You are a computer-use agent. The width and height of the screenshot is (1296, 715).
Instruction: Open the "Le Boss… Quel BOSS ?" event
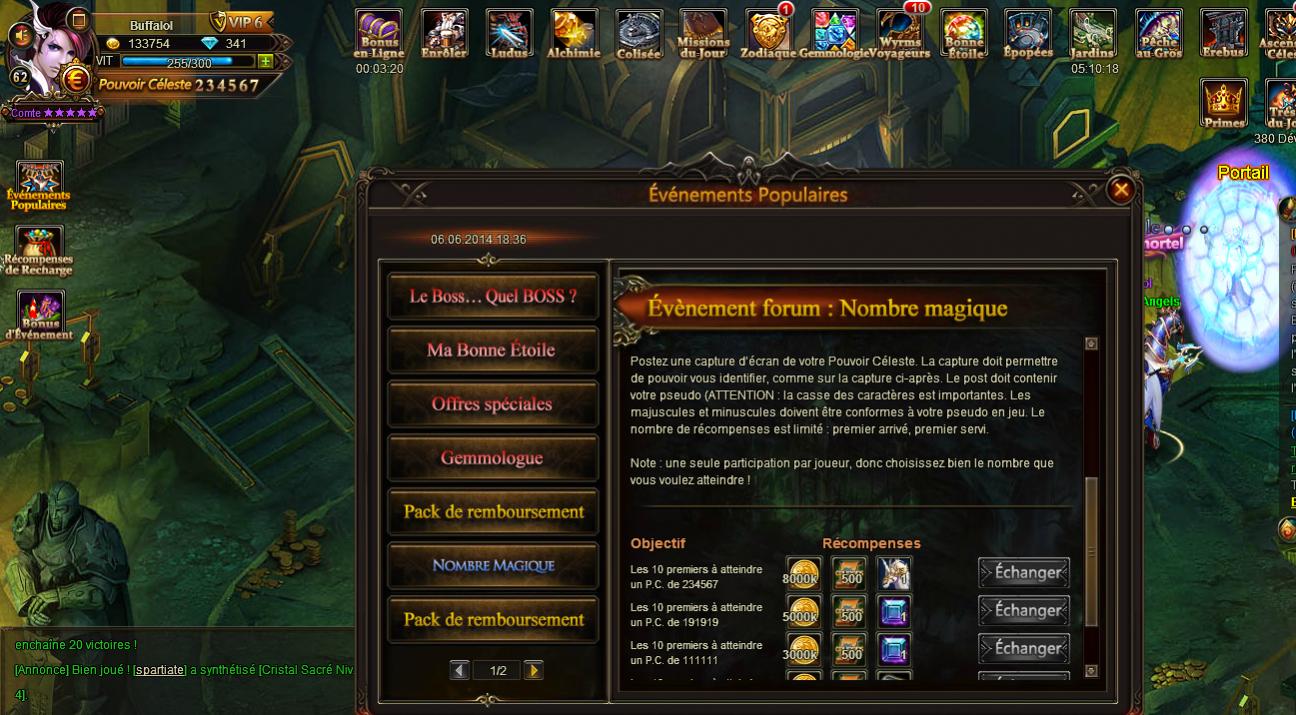click(x=493, y=296)
